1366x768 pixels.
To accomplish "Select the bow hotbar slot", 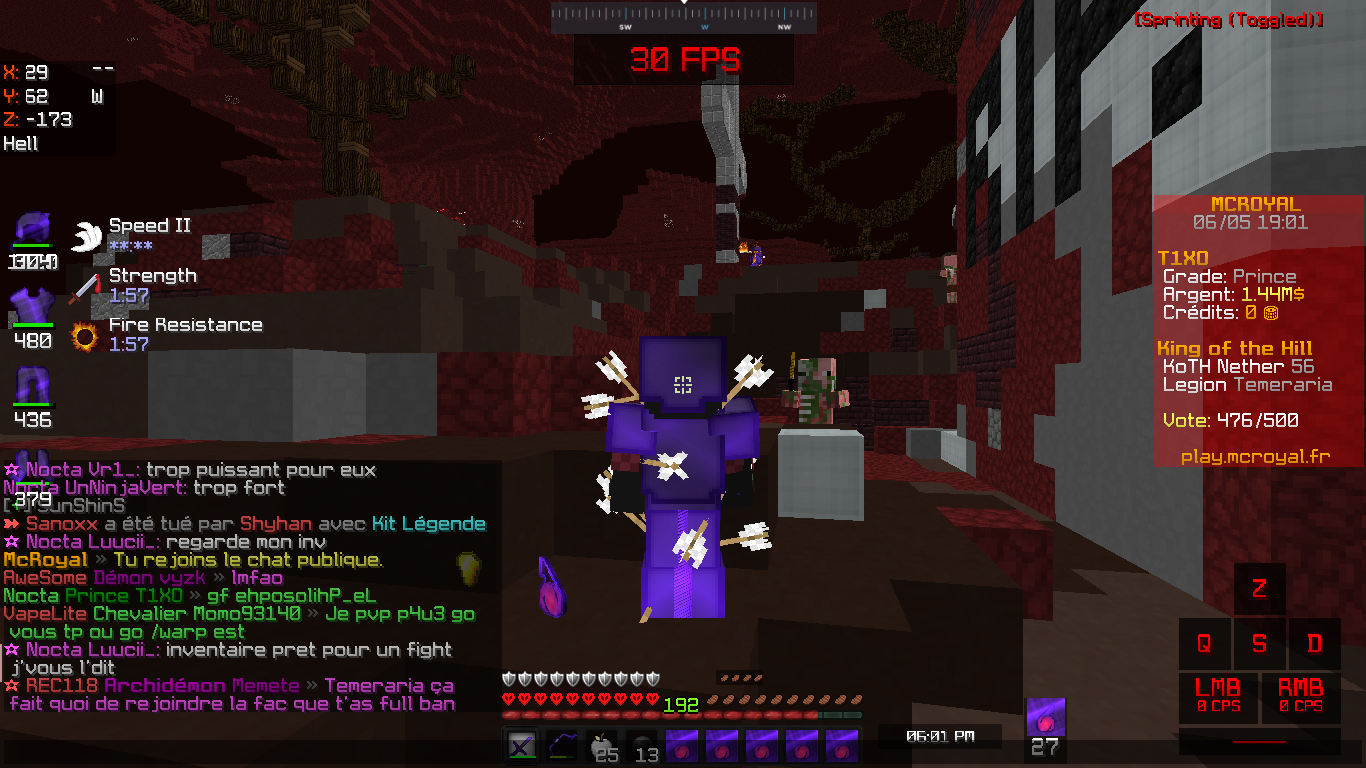I will tap(560, 746).
